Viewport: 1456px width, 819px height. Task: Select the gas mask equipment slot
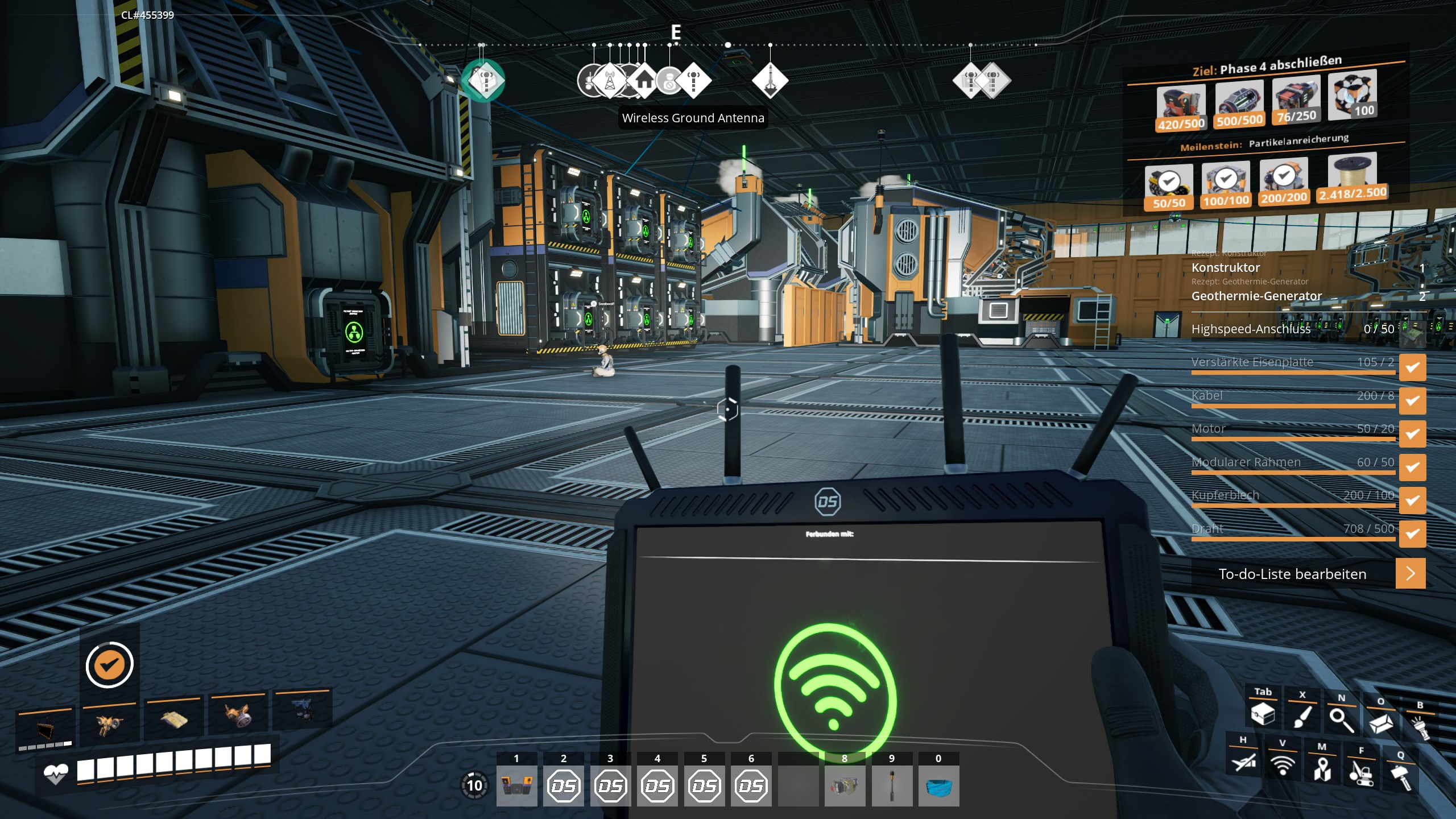pos(238,717)
